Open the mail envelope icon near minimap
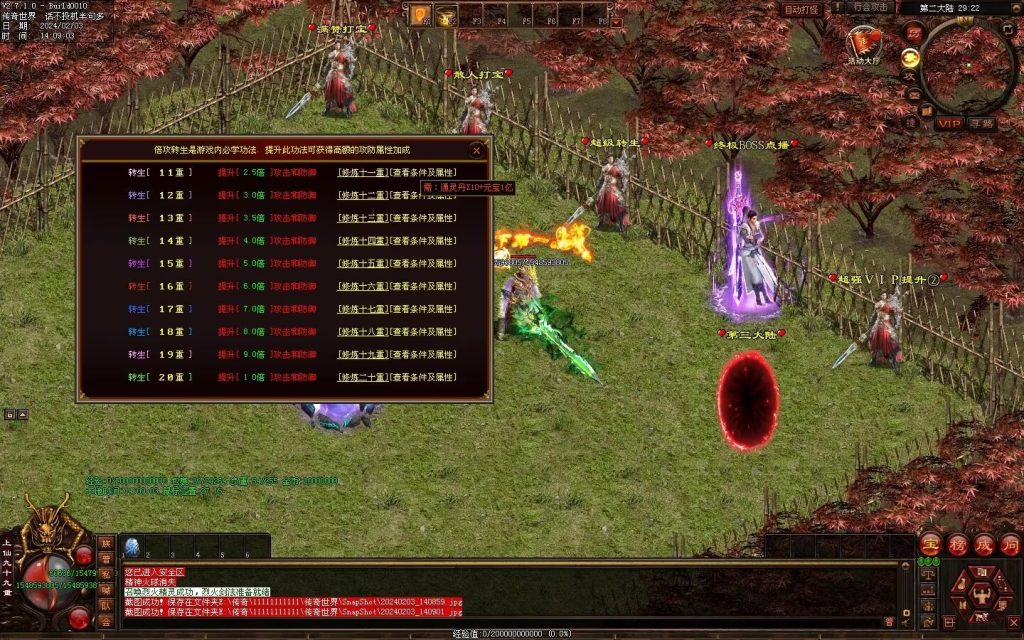Viewport: 1024px width, 640px height. 913,94
